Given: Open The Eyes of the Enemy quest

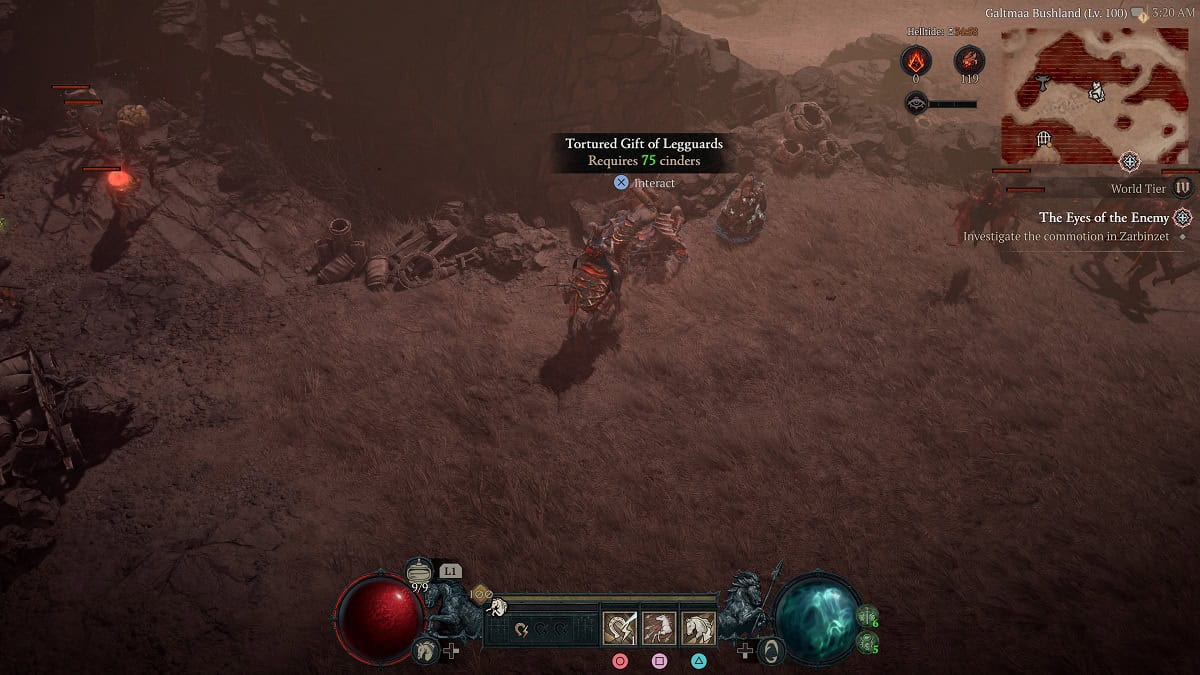Looking at the screenshot, I should (1103, 217).
